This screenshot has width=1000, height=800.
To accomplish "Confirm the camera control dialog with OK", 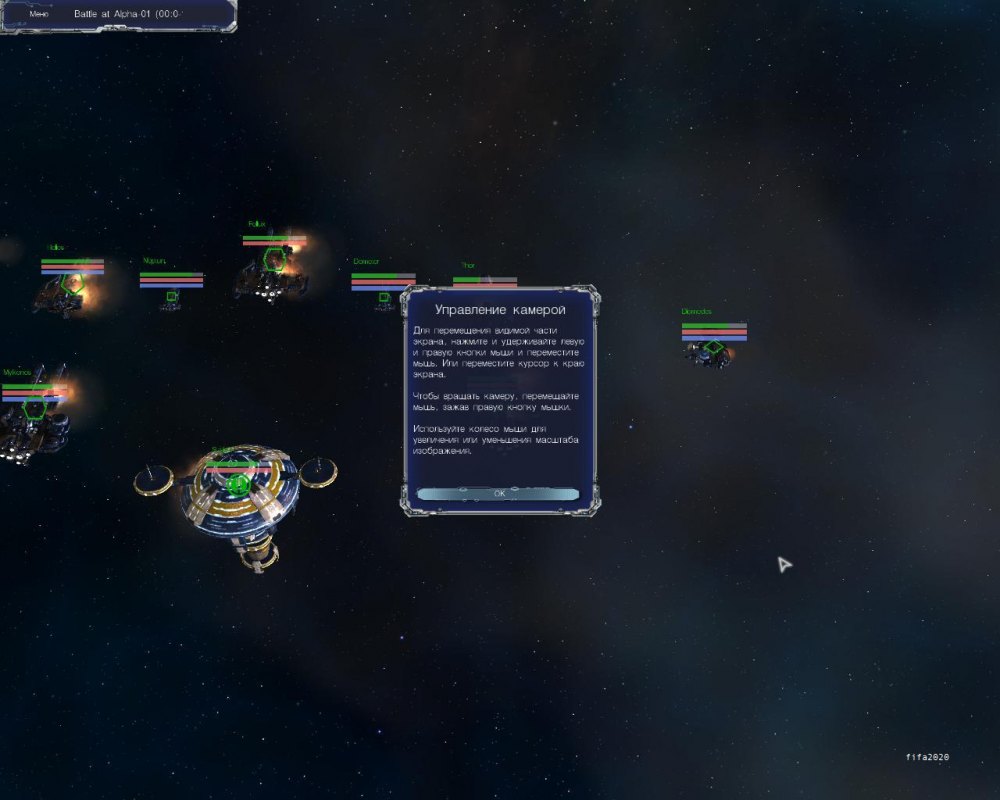I will point(499,494).
